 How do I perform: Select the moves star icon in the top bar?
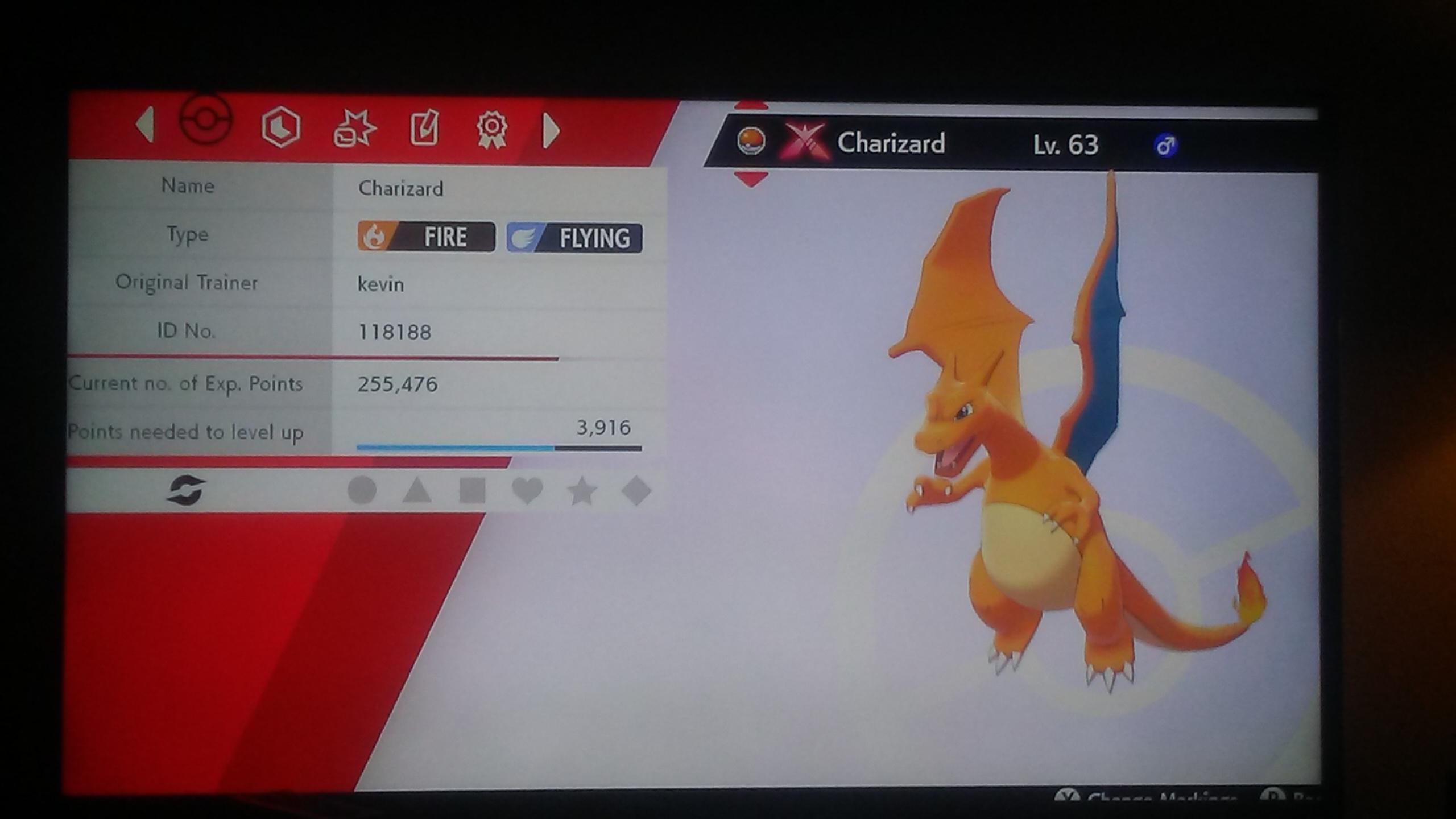(355, 128)
